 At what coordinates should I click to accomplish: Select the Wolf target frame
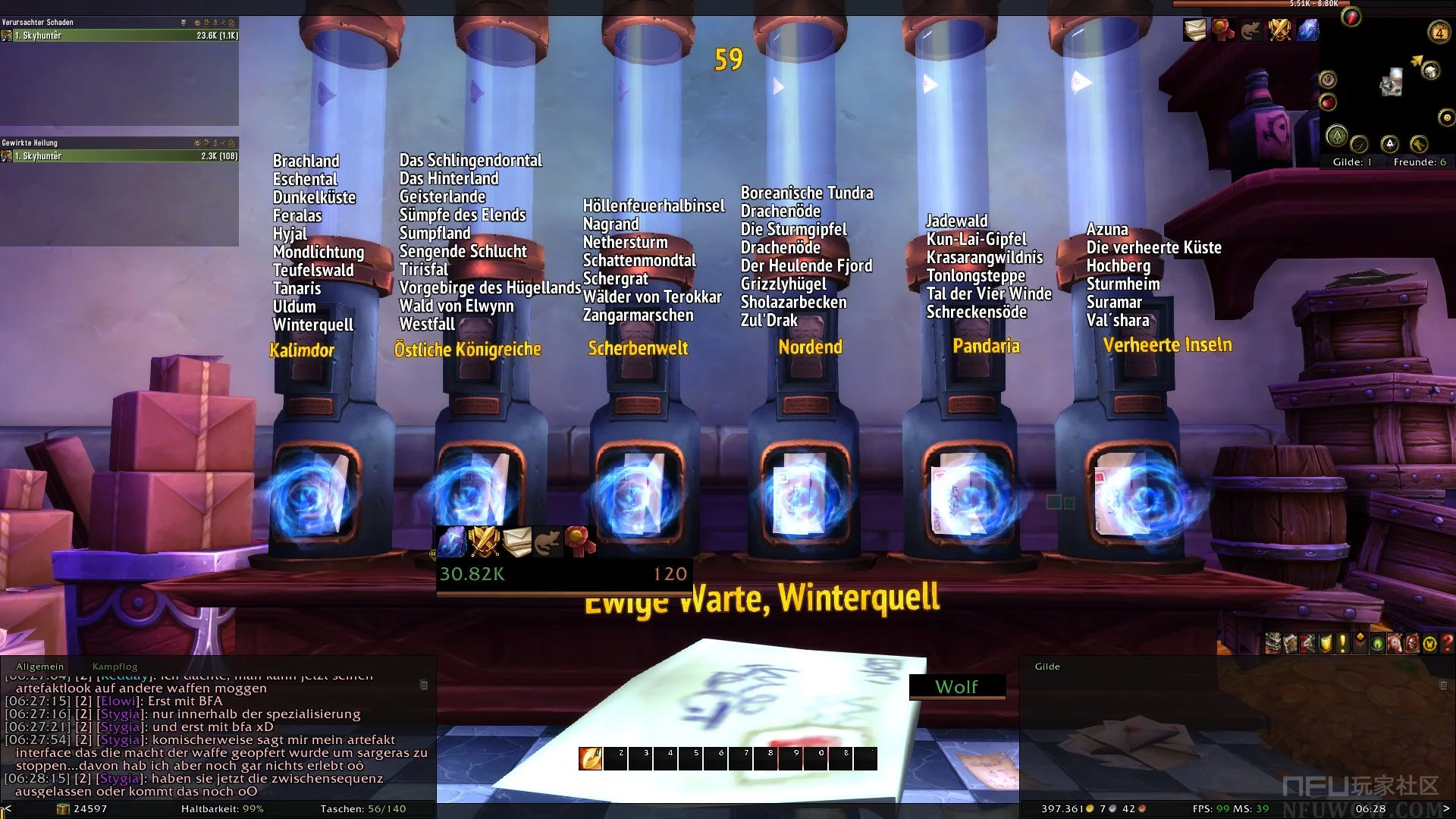point(957,686)
